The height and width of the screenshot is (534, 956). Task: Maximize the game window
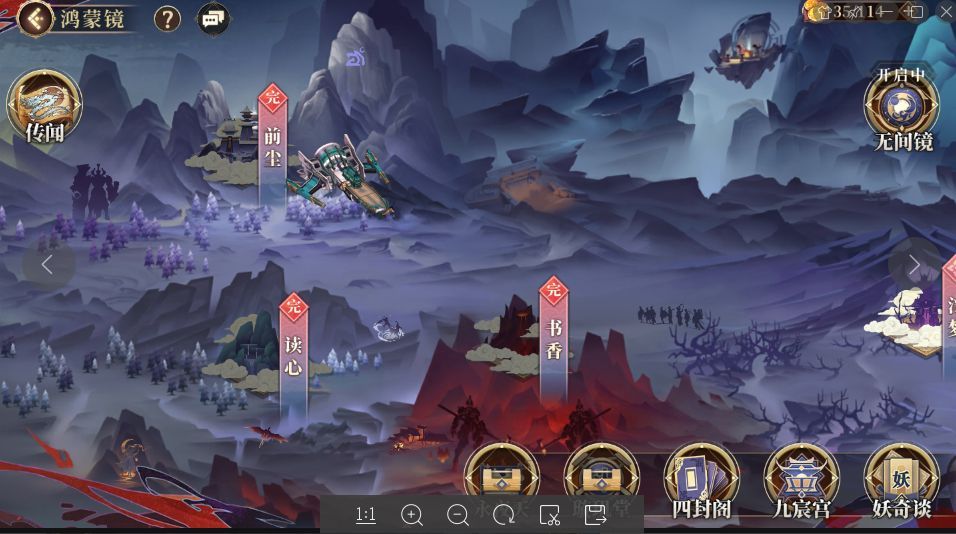916,11
